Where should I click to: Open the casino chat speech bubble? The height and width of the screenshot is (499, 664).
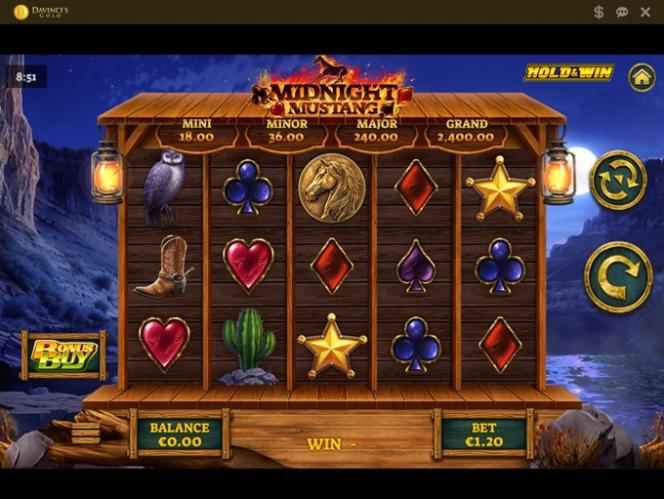pos(622,12)
